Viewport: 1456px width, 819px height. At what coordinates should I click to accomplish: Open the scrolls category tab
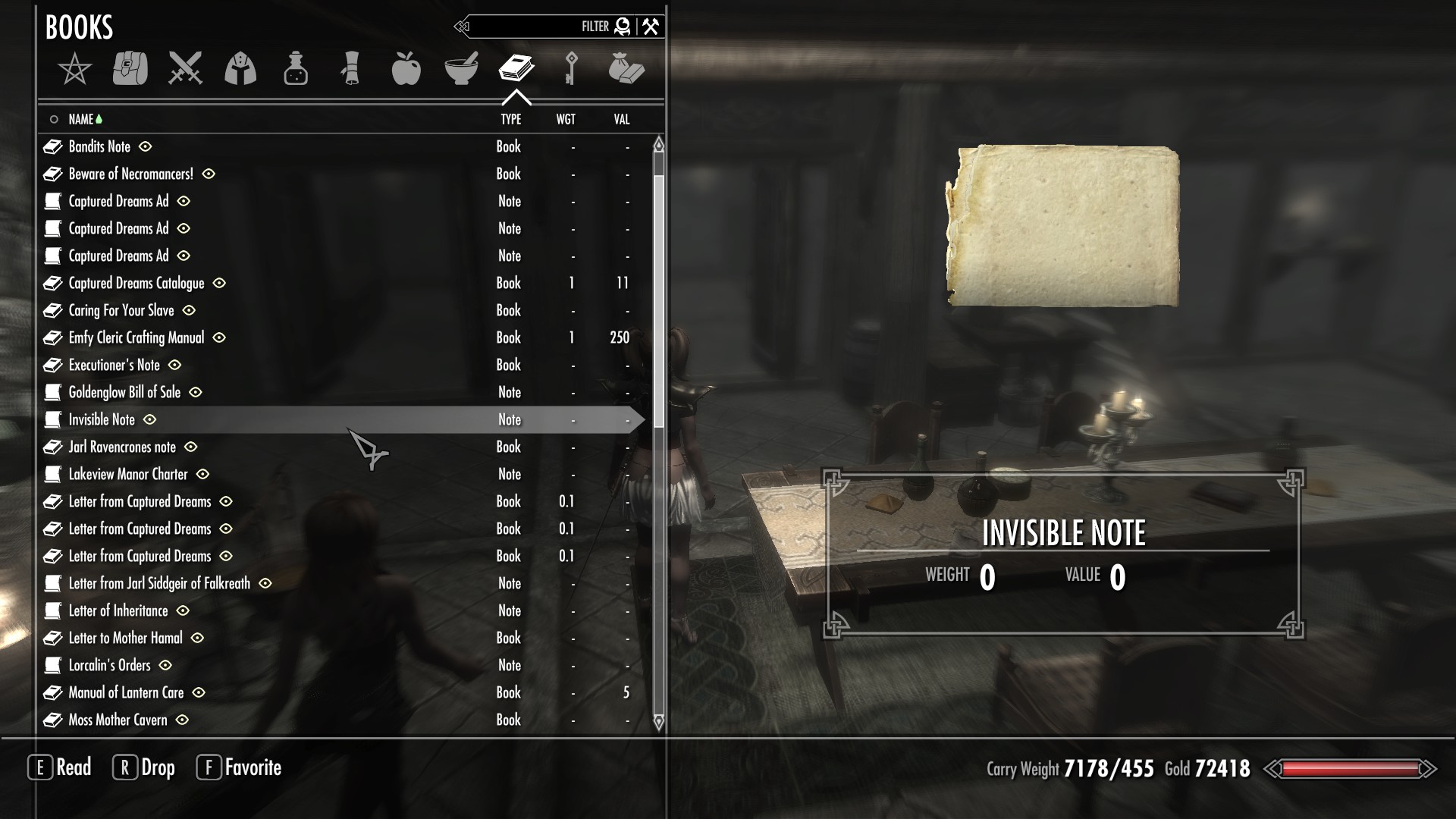(350, 68)
